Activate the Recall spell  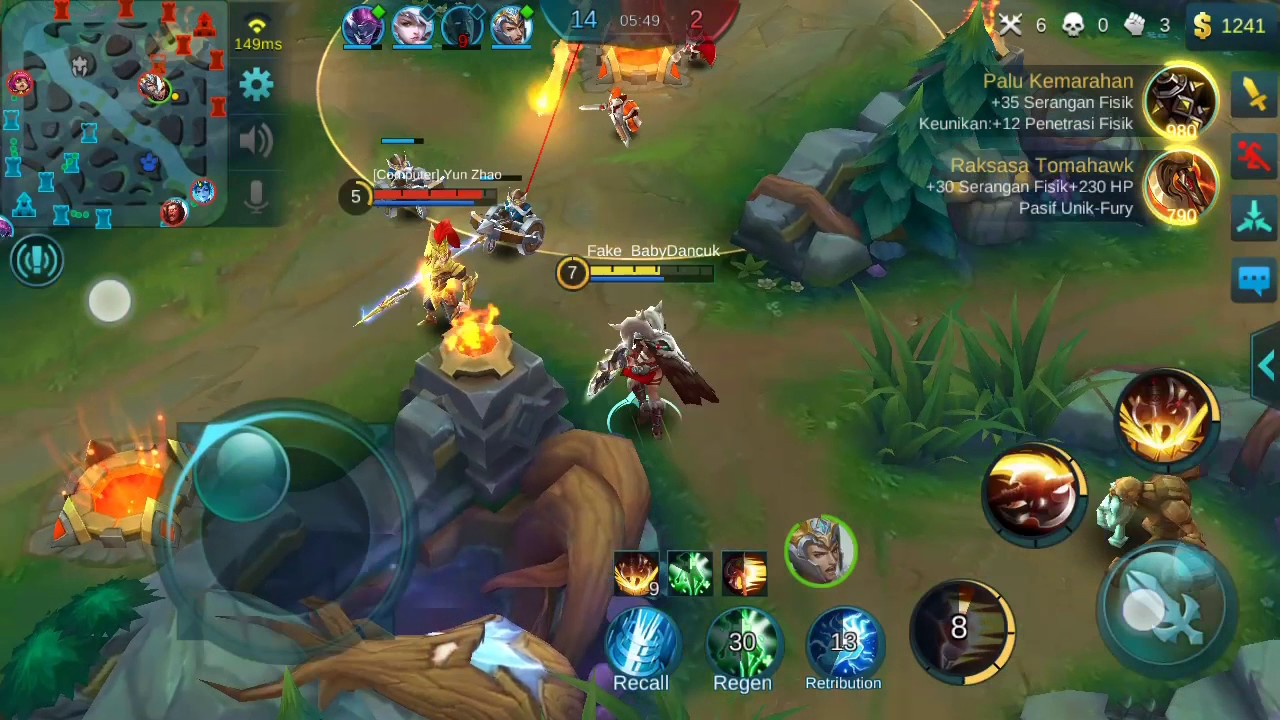pyautogui.click(x=641, y=644)
